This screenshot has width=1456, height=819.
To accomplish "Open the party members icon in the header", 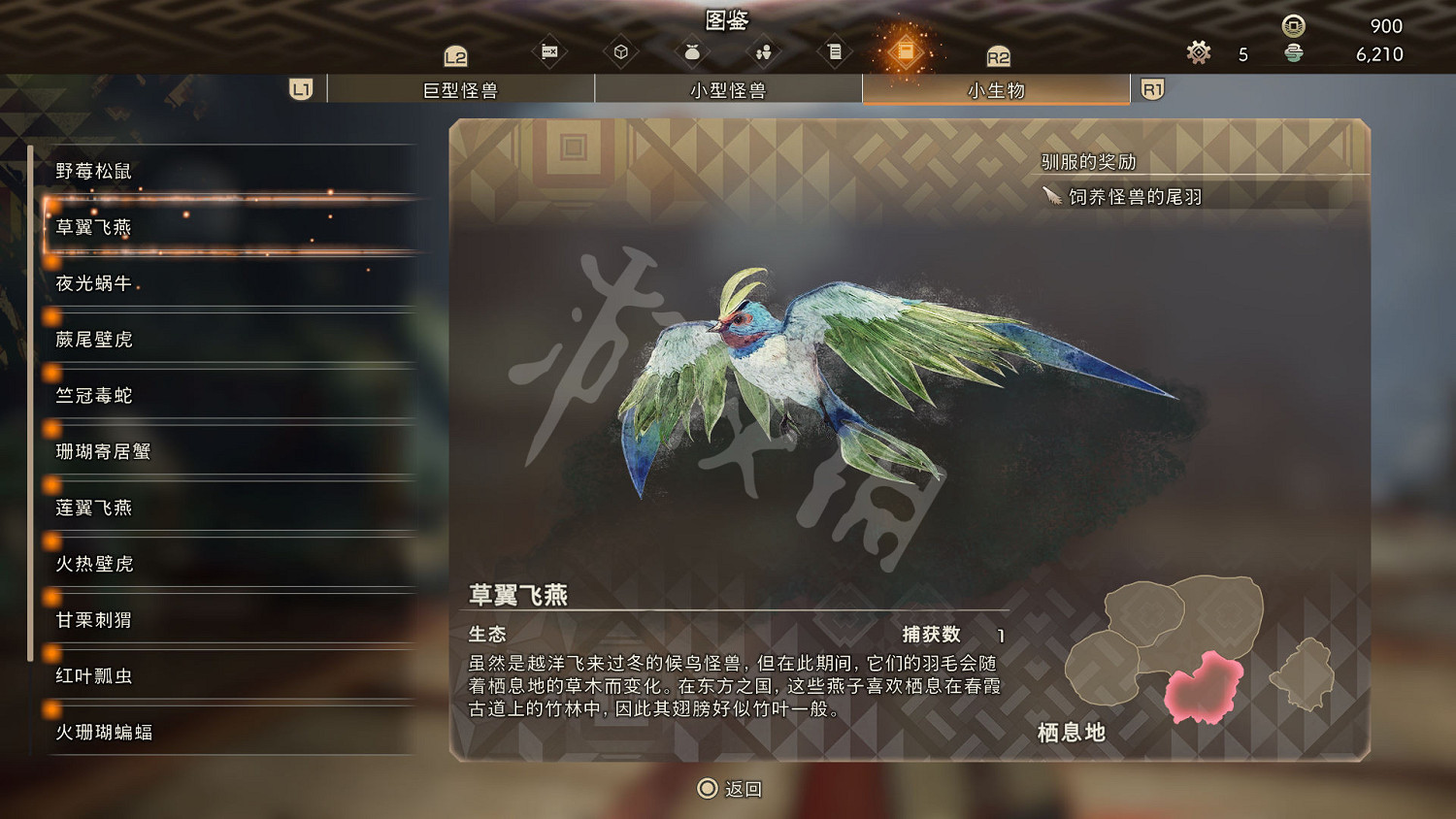I will tap(763, 50).
